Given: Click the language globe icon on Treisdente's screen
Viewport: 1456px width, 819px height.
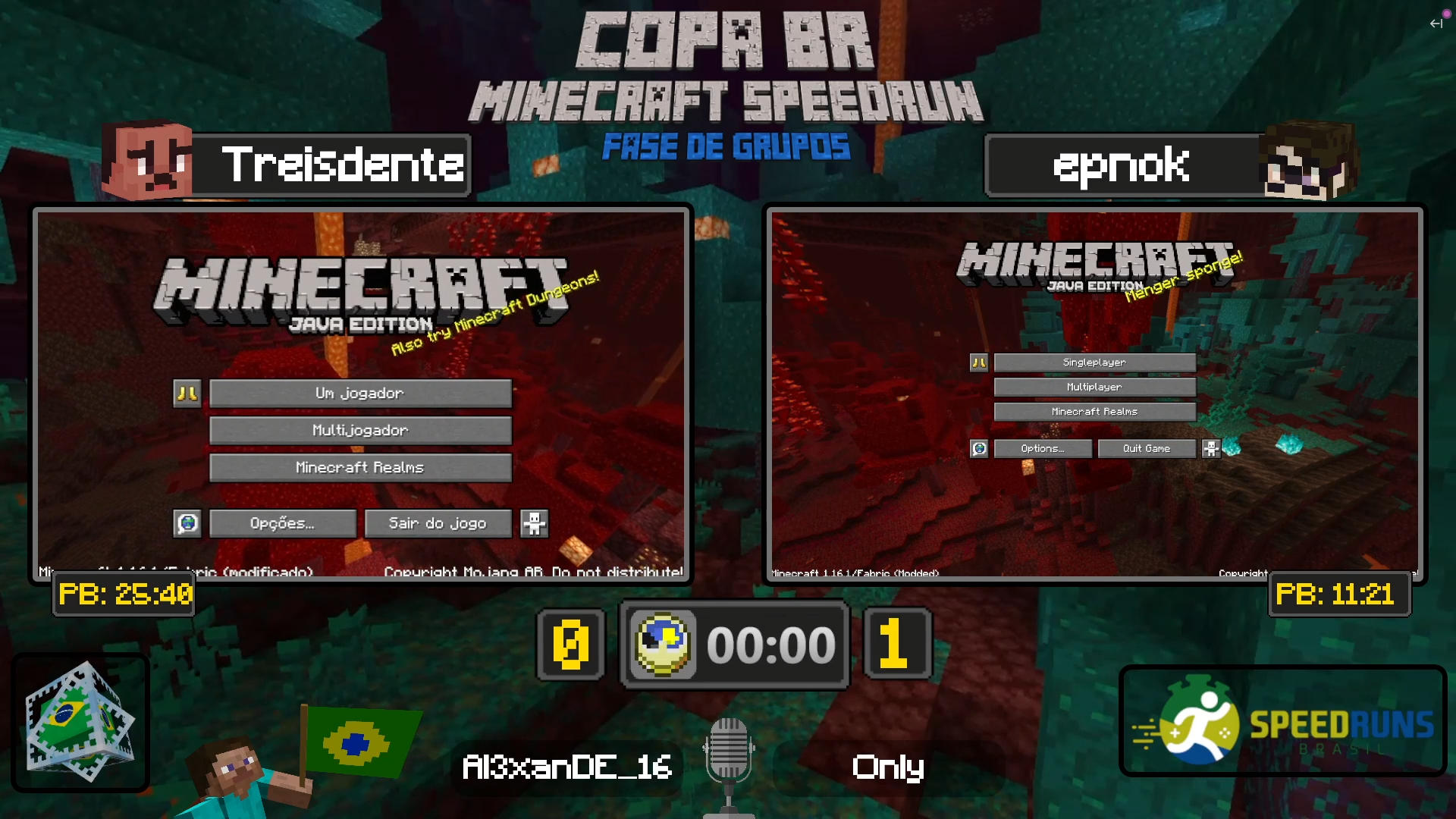Looking at the screenshot, I should coord(189,522).
